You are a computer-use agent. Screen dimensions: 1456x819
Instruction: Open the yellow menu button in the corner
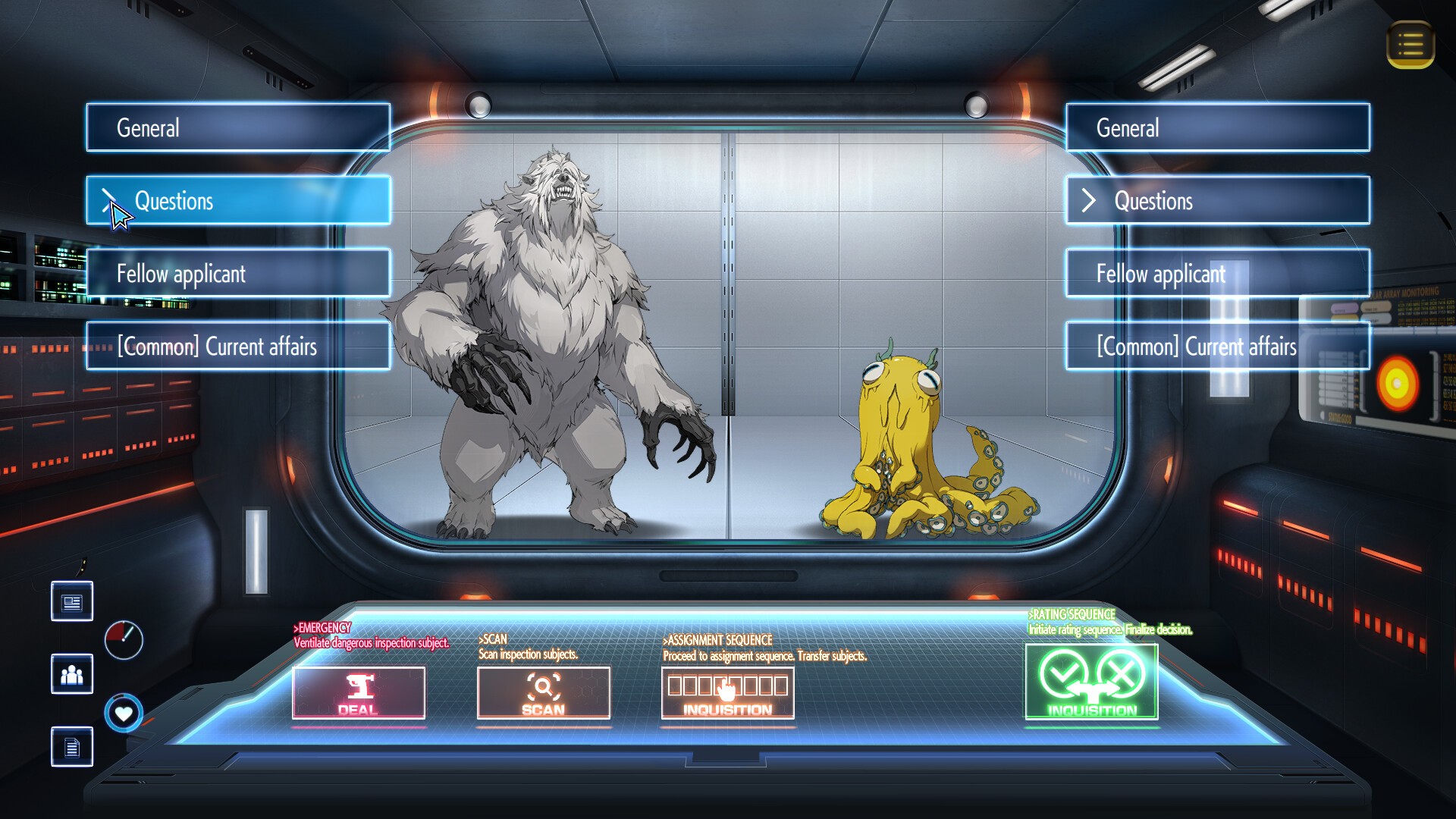[1410, 45]
